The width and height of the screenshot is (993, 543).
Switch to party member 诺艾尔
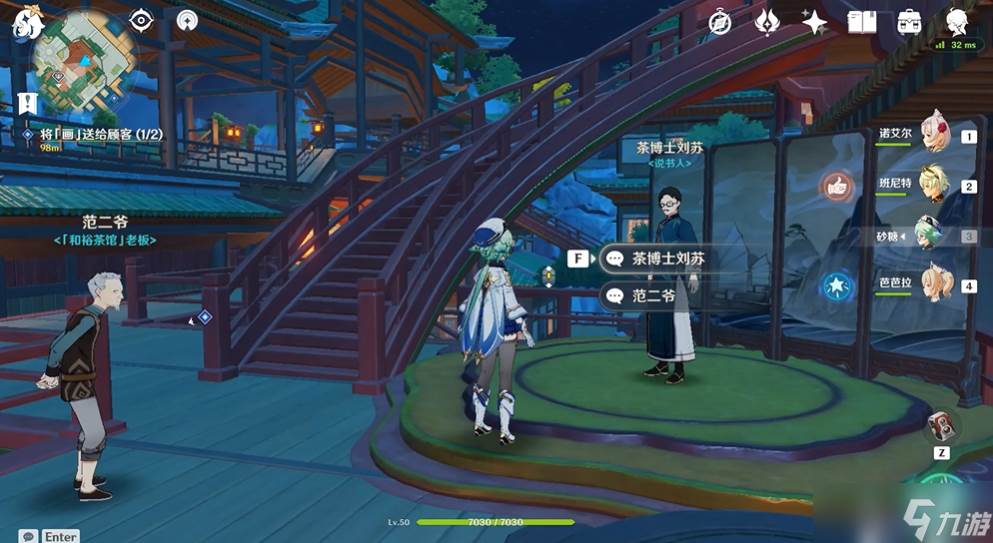(934, 133)
